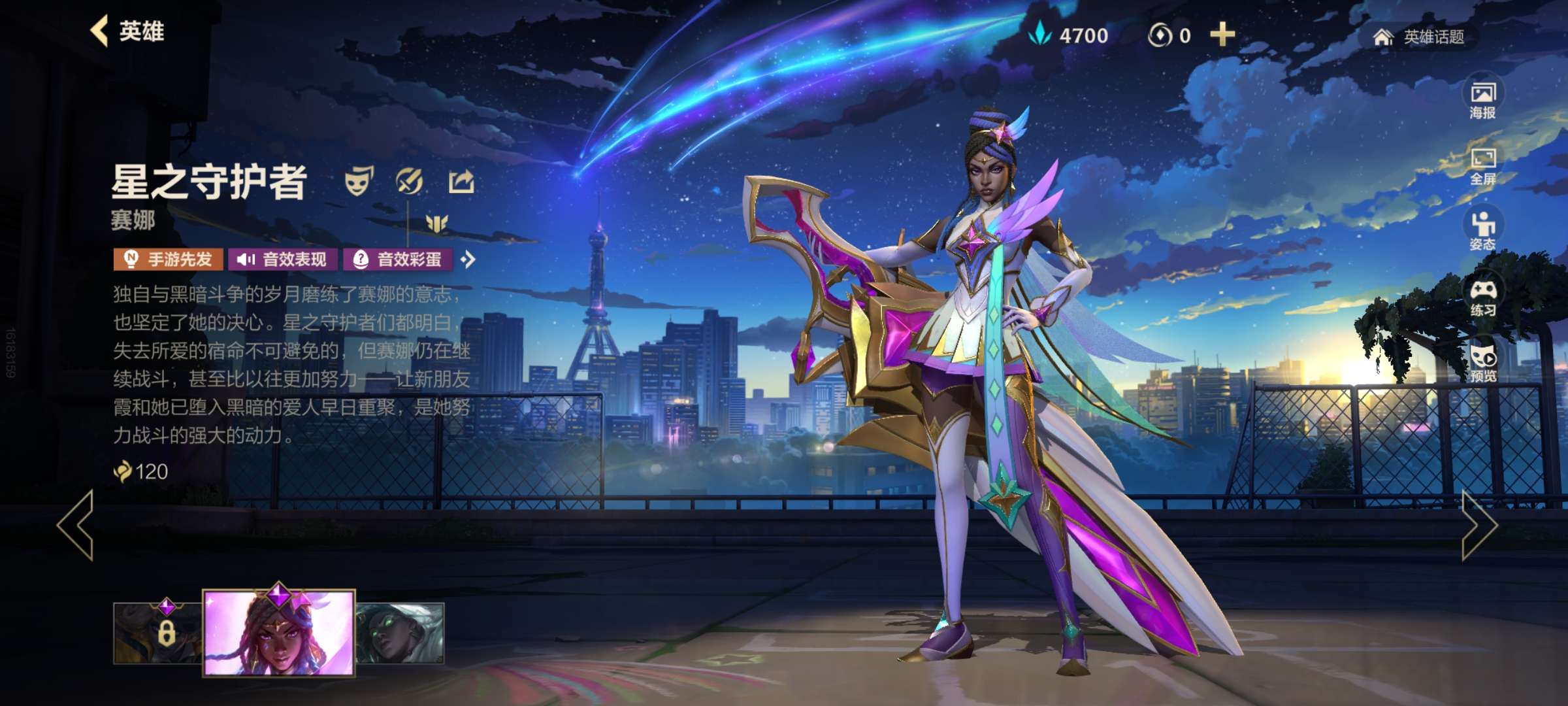
Task: Open the 姿态 pose options
Action: tap(1482, 231)
